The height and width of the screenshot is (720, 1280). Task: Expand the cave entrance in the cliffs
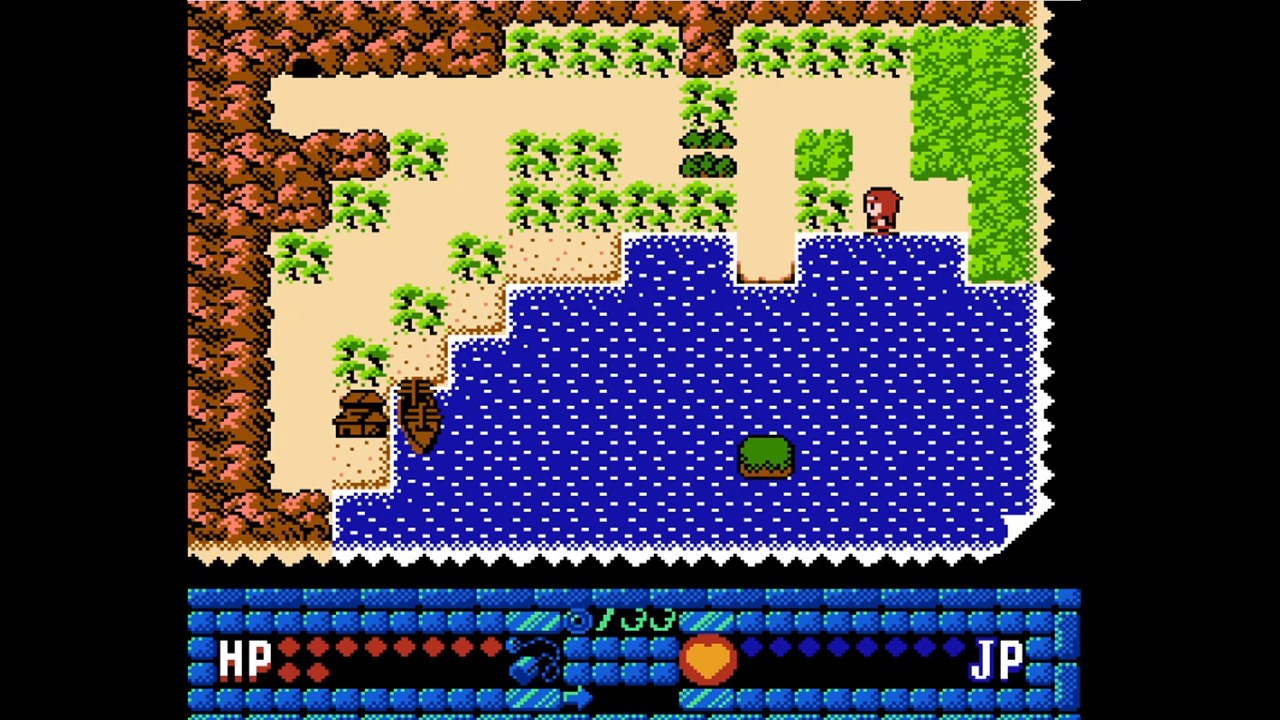pos(305,68)
